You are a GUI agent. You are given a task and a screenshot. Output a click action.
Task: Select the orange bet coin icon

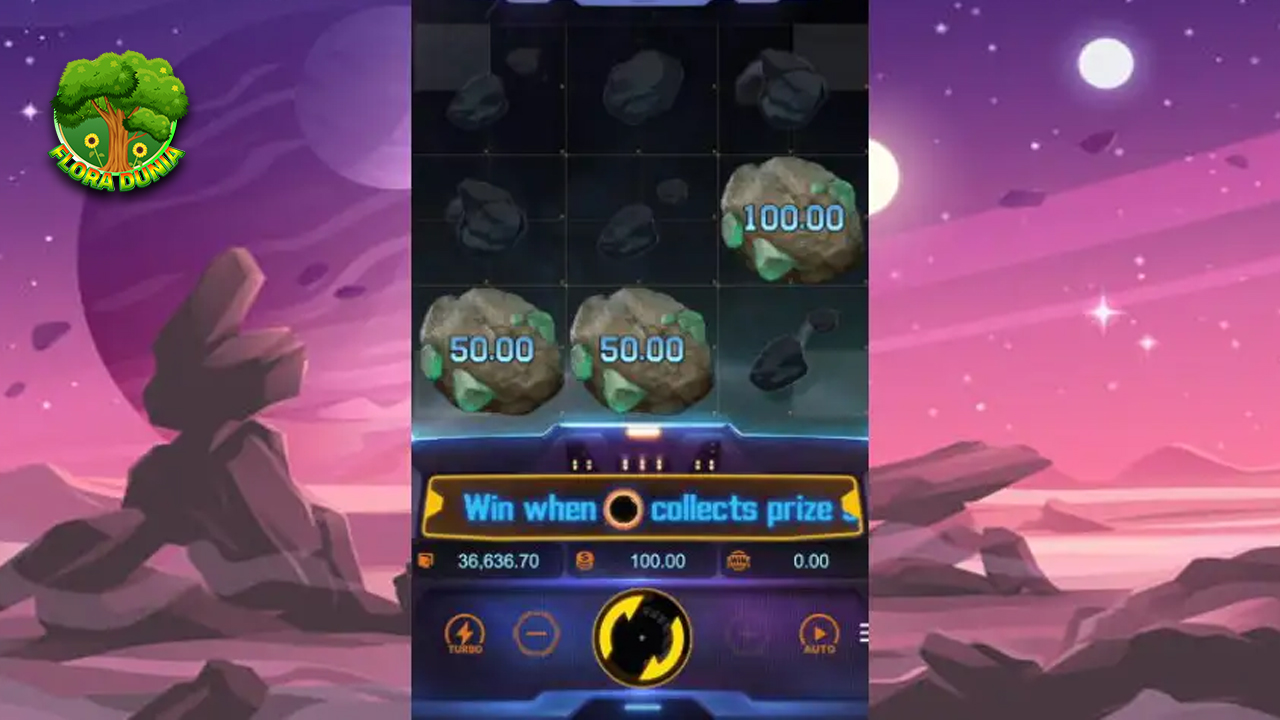coord(584,561)
